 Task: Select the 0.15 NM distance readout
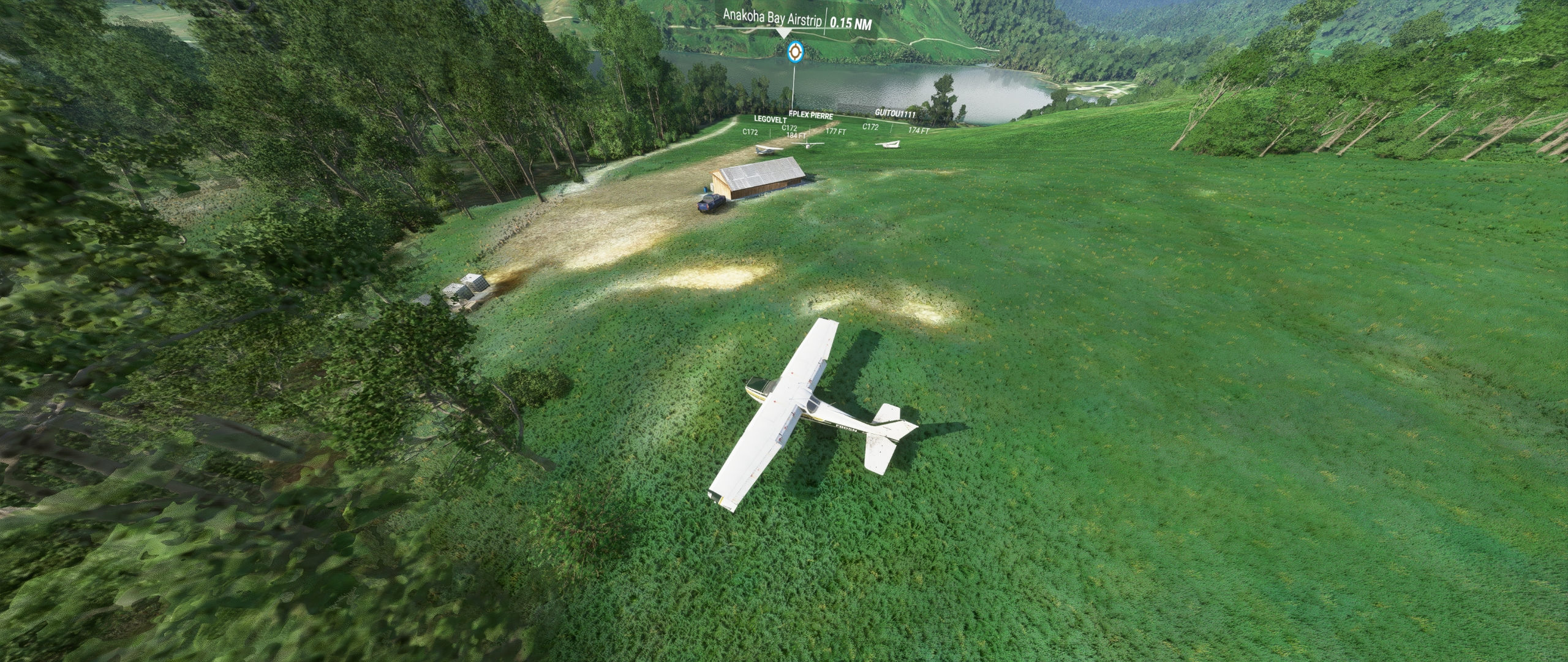click(851, 22)
